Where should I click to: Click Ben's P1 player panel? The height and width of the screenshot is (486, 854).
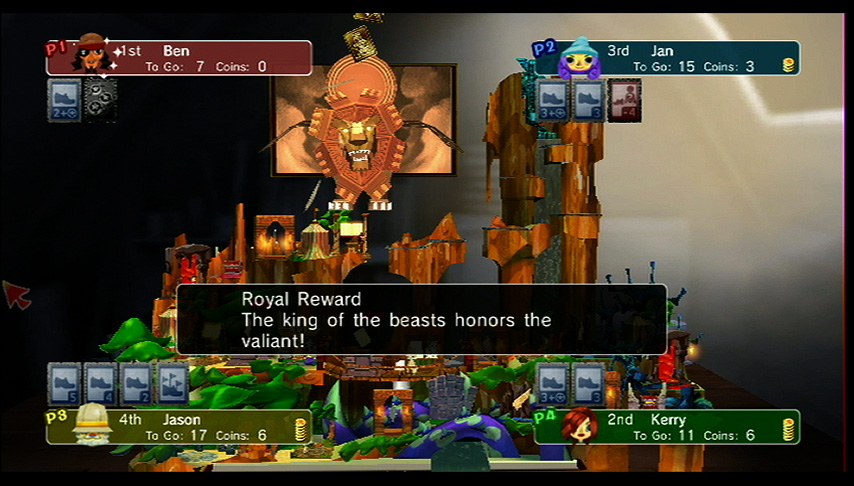tap(180, 58)
